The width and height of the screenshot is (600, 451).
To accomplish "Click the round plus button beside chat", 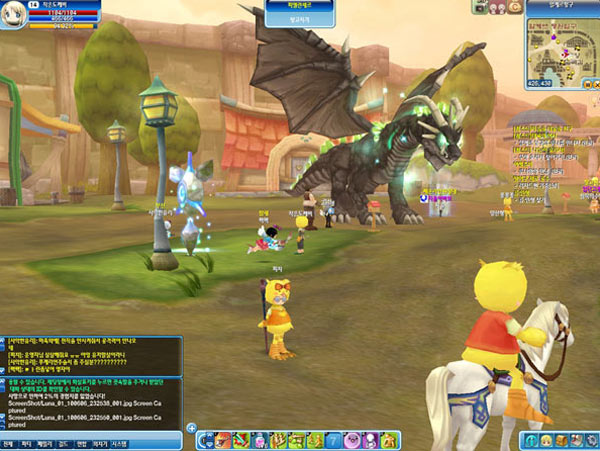I will 191,428.
